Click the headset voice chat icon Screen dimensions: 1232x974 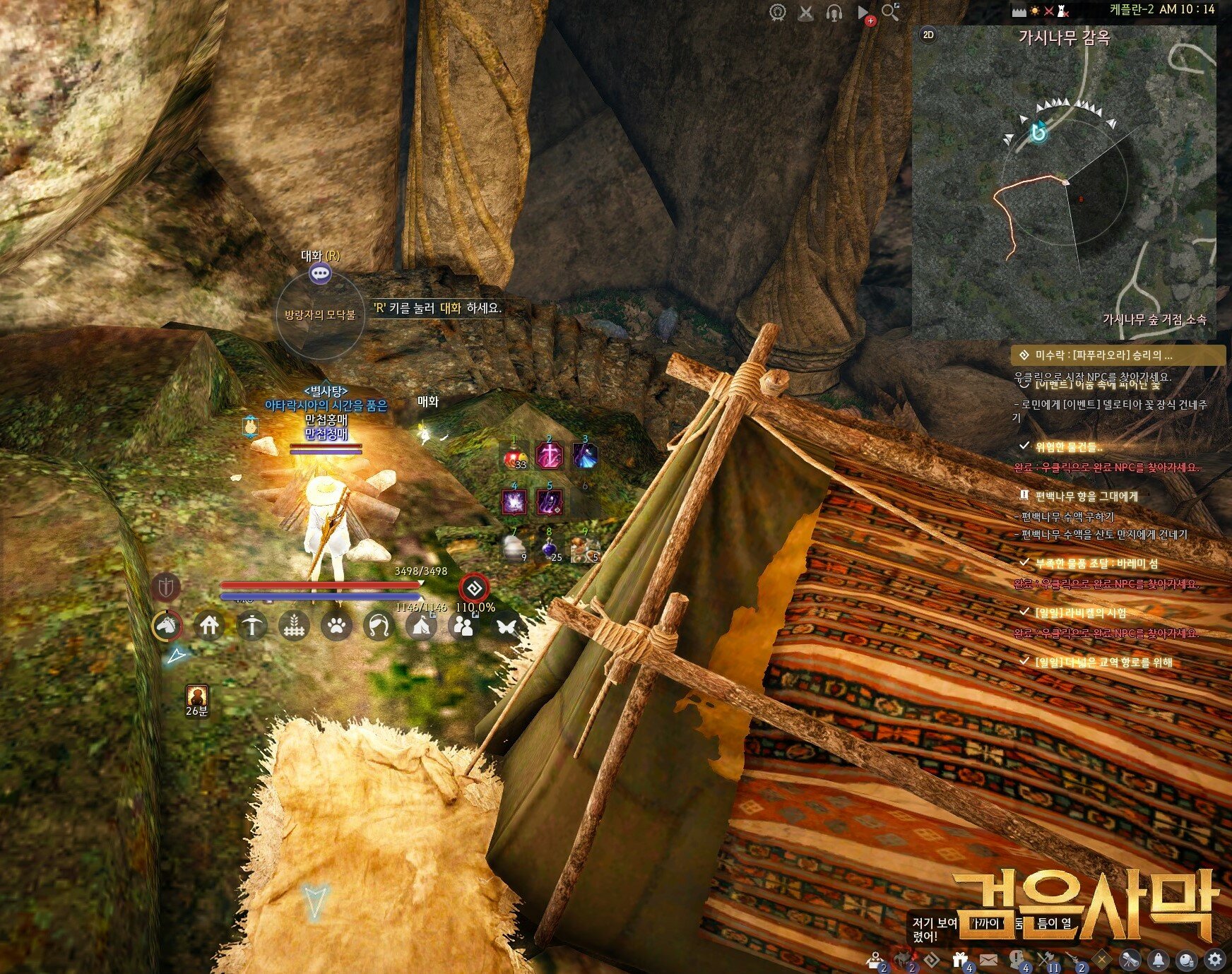tap(834, 13)
